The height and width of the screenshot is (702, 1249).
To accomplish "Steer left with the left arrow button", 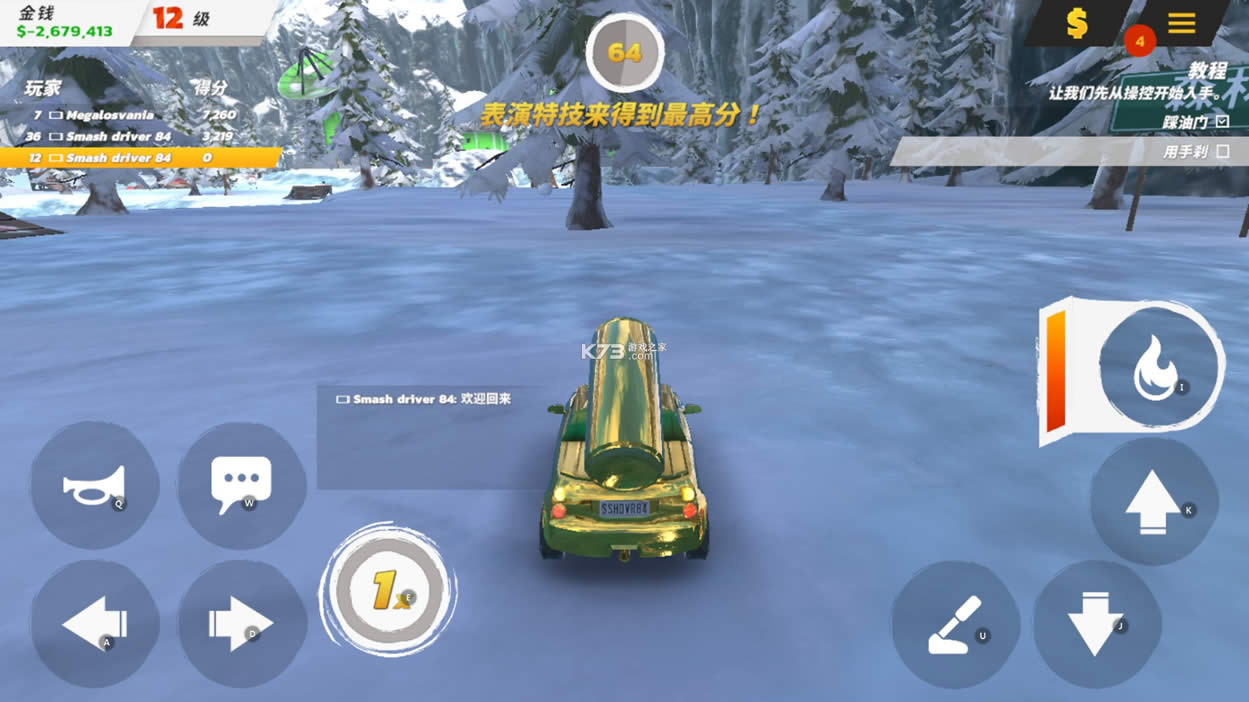I will coord(95,624).
